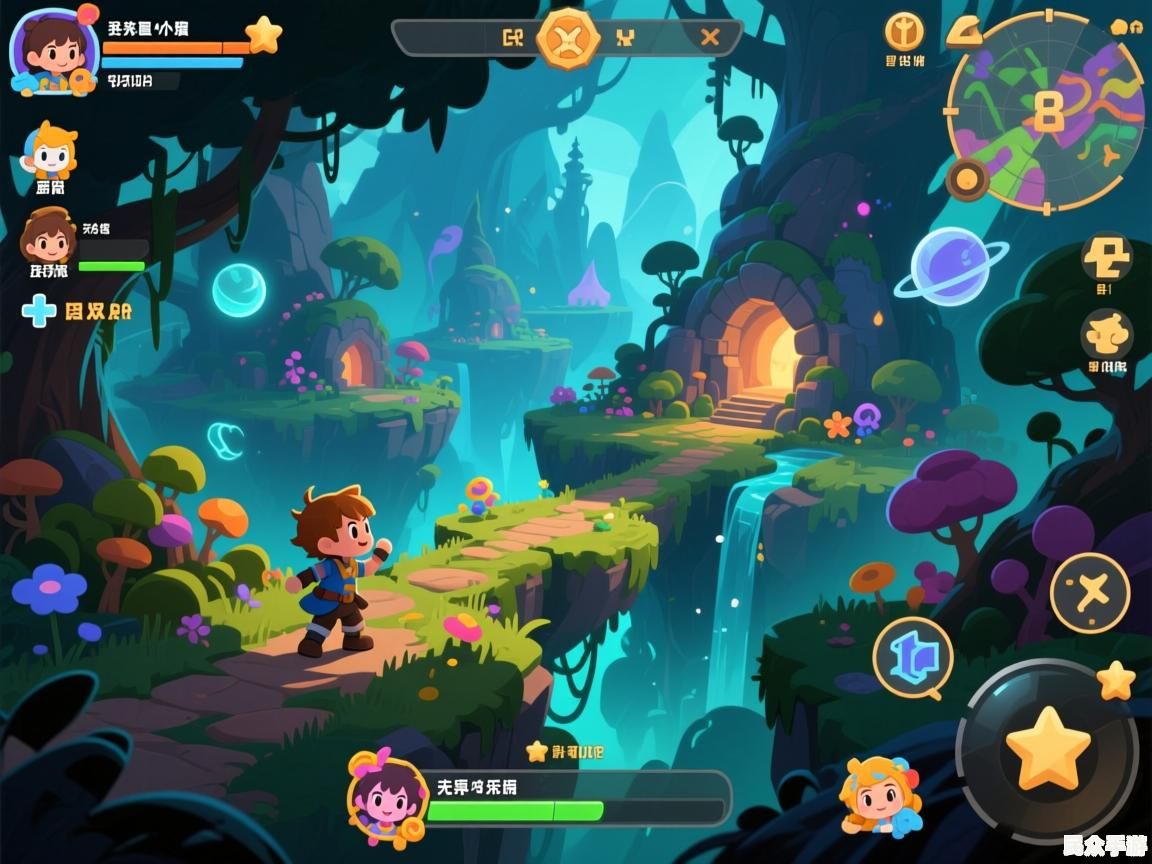Close the top bar with the X
This screenshot has height=864, width=1152.
pos(710,38)
